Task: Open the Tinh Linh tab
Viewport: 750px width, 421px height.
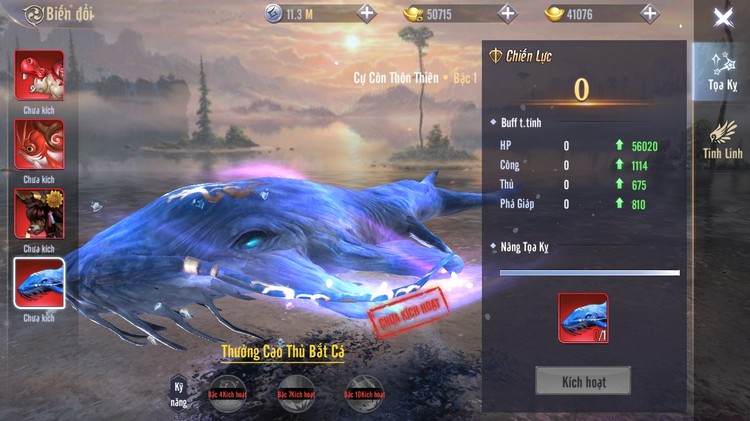Action: coord(721,139)
